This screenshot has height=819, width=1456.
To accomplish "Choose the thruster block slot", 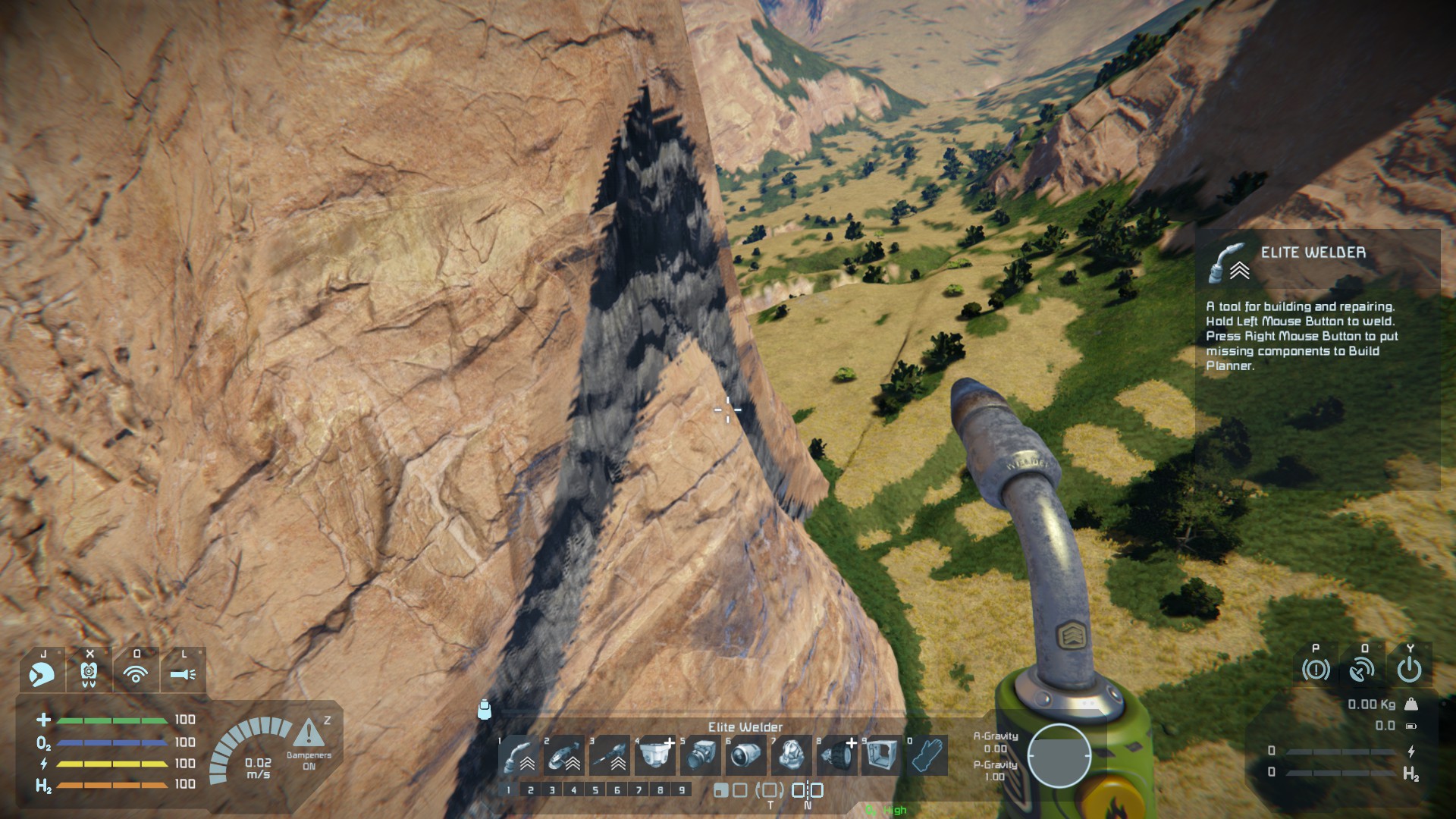I will point(747,755).
